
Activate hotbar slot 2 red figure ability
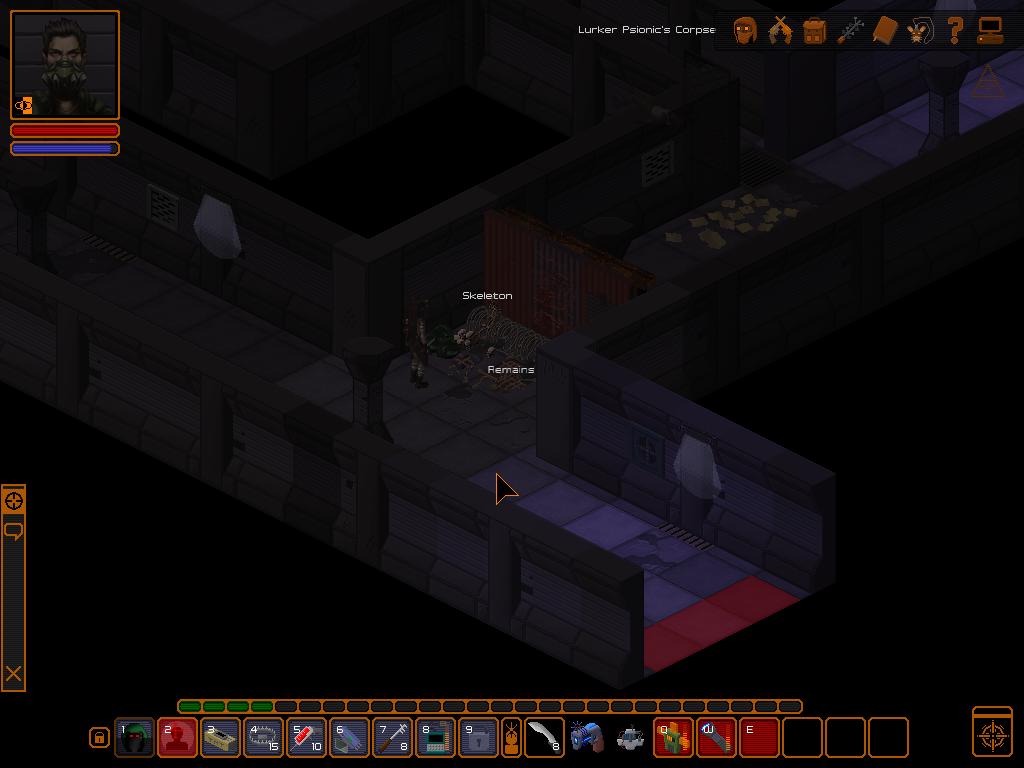click(x=177, y=738)
